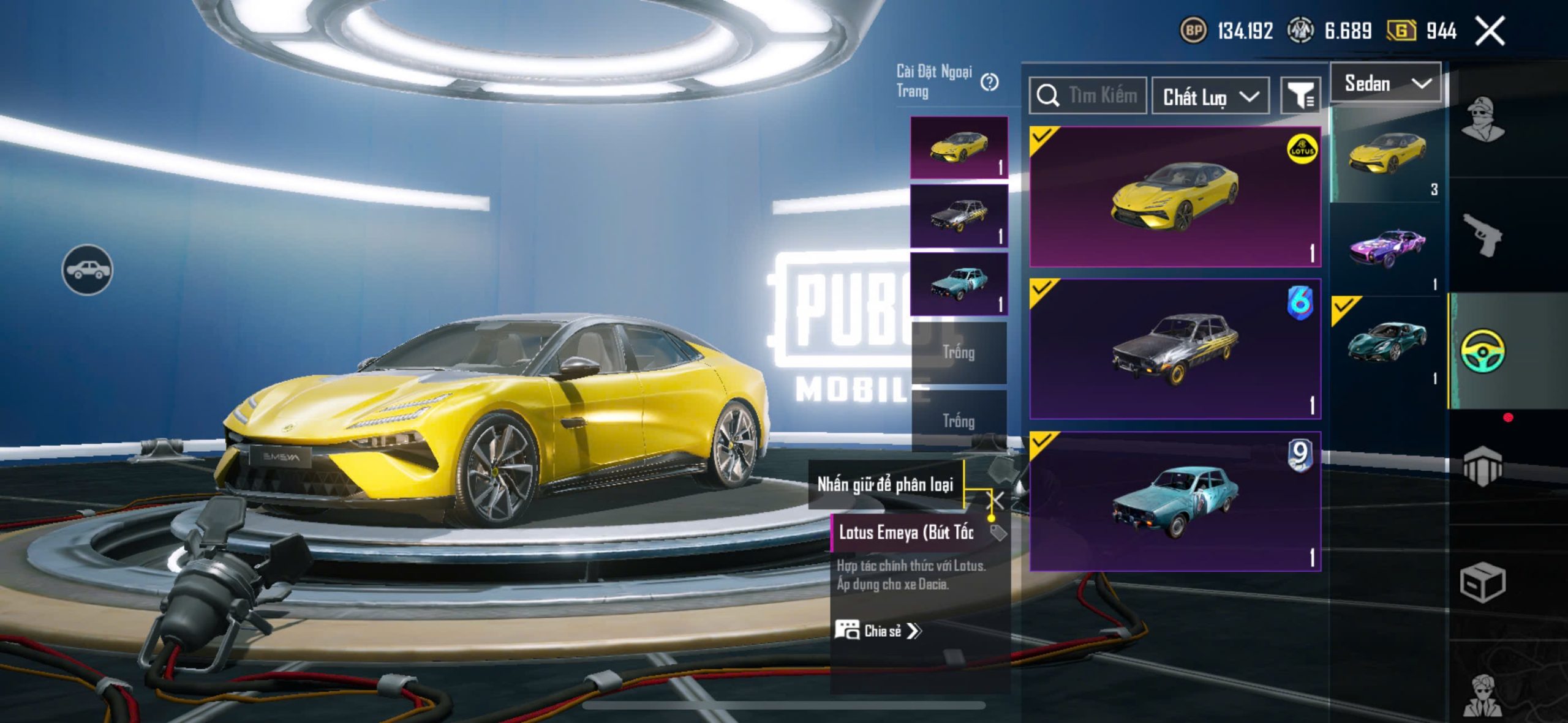Choose the gray Dacia skin with badge 6
Image resolution: width=1568 pixels, height=723 pixels.
[x=1175, y=349]
